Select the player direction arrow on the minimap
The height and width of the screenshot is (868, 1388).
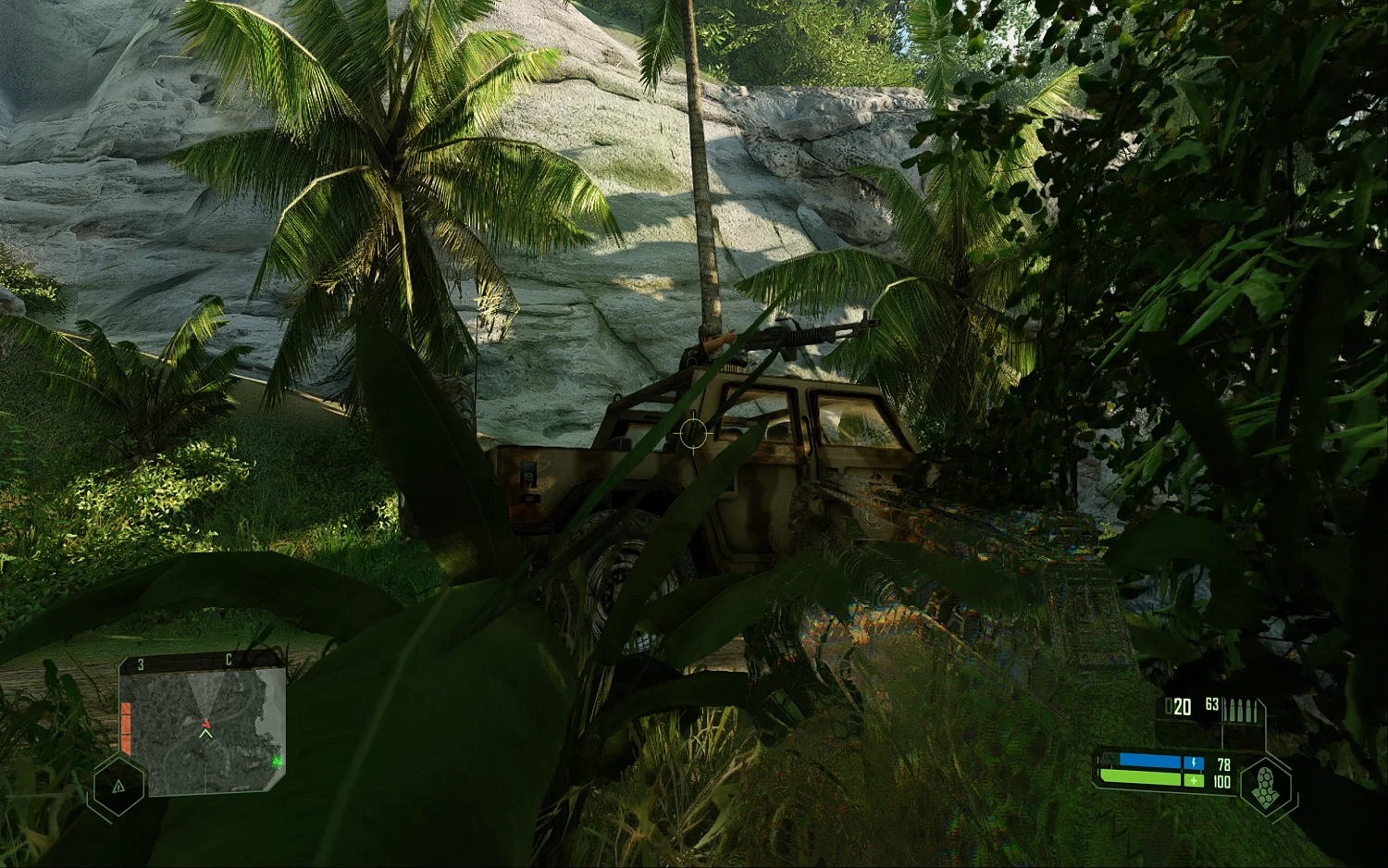204,733
